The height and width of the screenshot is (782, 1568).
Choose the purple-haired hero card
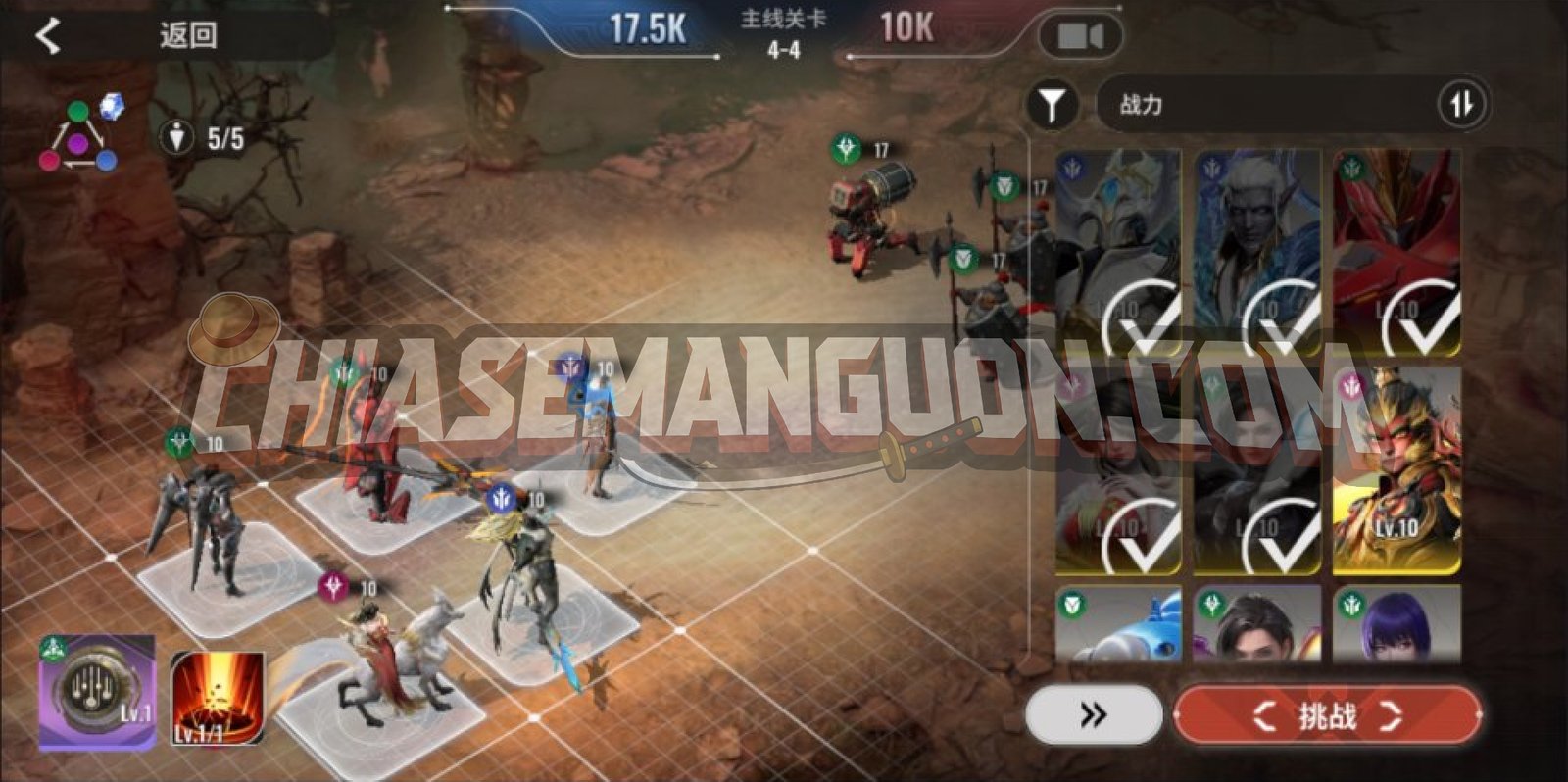click(x=1396, y=623)
